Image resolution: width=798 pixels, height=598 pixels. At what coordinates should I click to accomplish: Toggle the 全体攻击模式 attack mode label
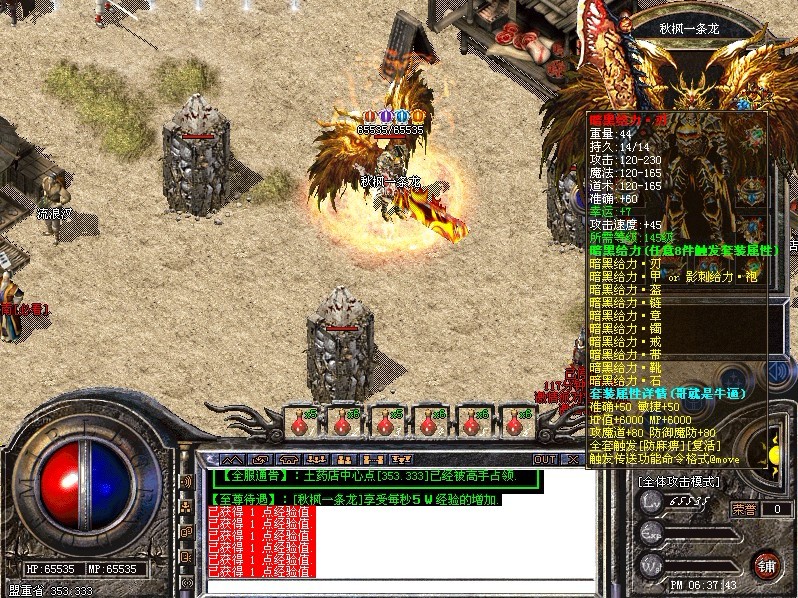point(681,482)
